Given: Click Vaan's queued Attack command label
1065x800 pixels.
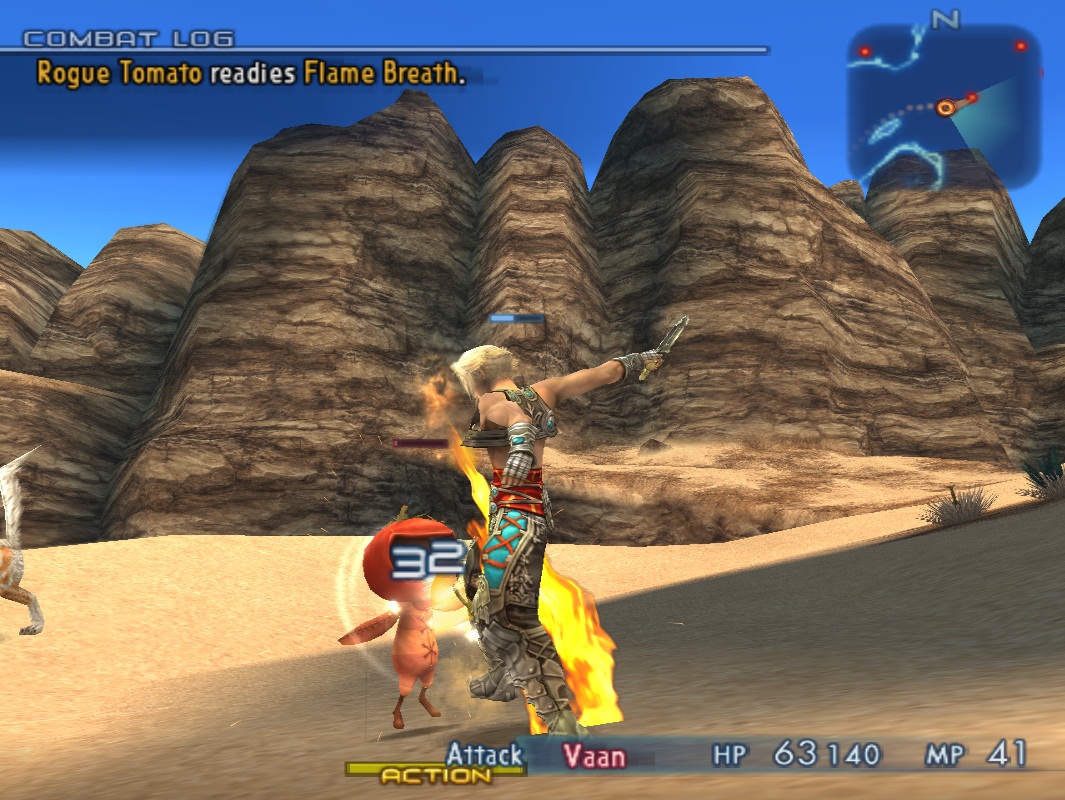Looking at the screenshot, I should tap(484, 755).
